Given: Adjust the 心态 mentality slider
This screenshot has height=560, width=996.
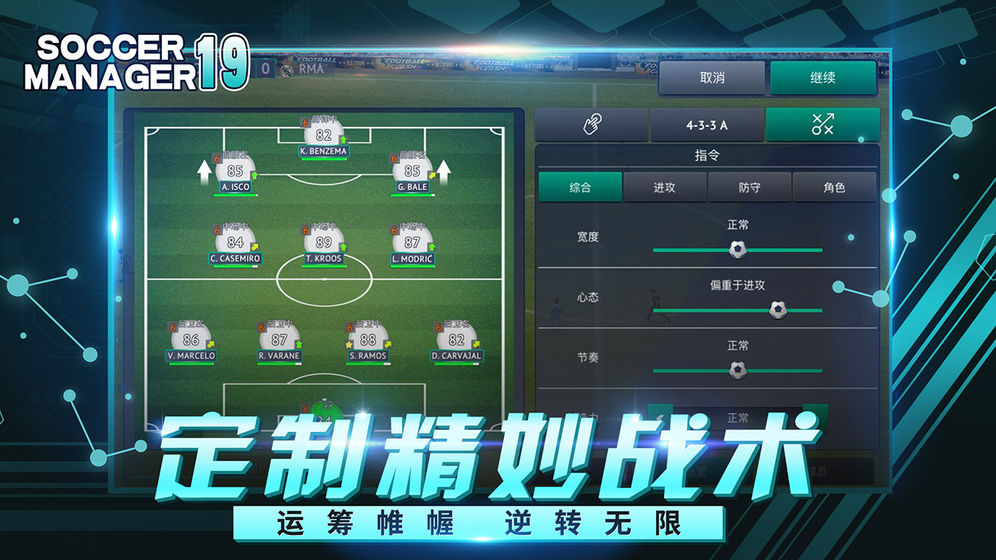Looking at the screenshot, I should tap(778, 310).
